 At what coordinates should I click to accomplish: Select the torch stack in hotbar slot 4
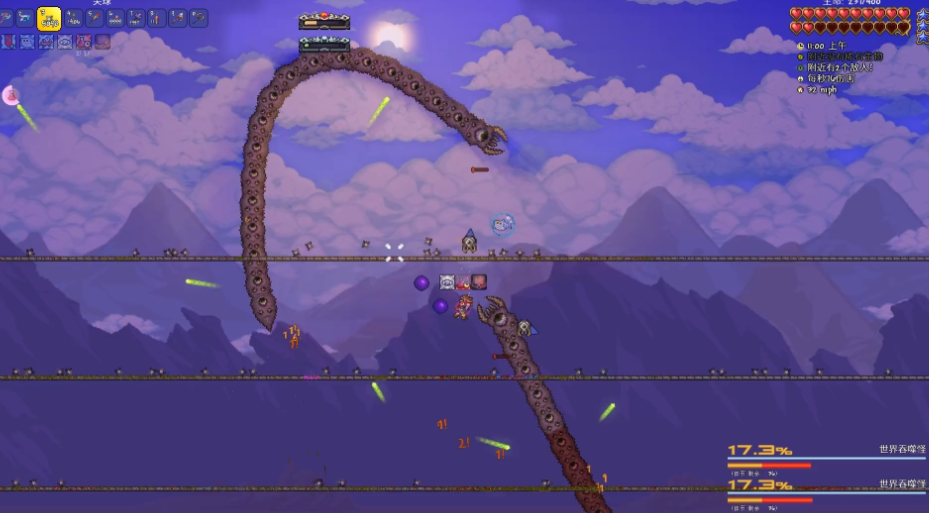(73, 18)
